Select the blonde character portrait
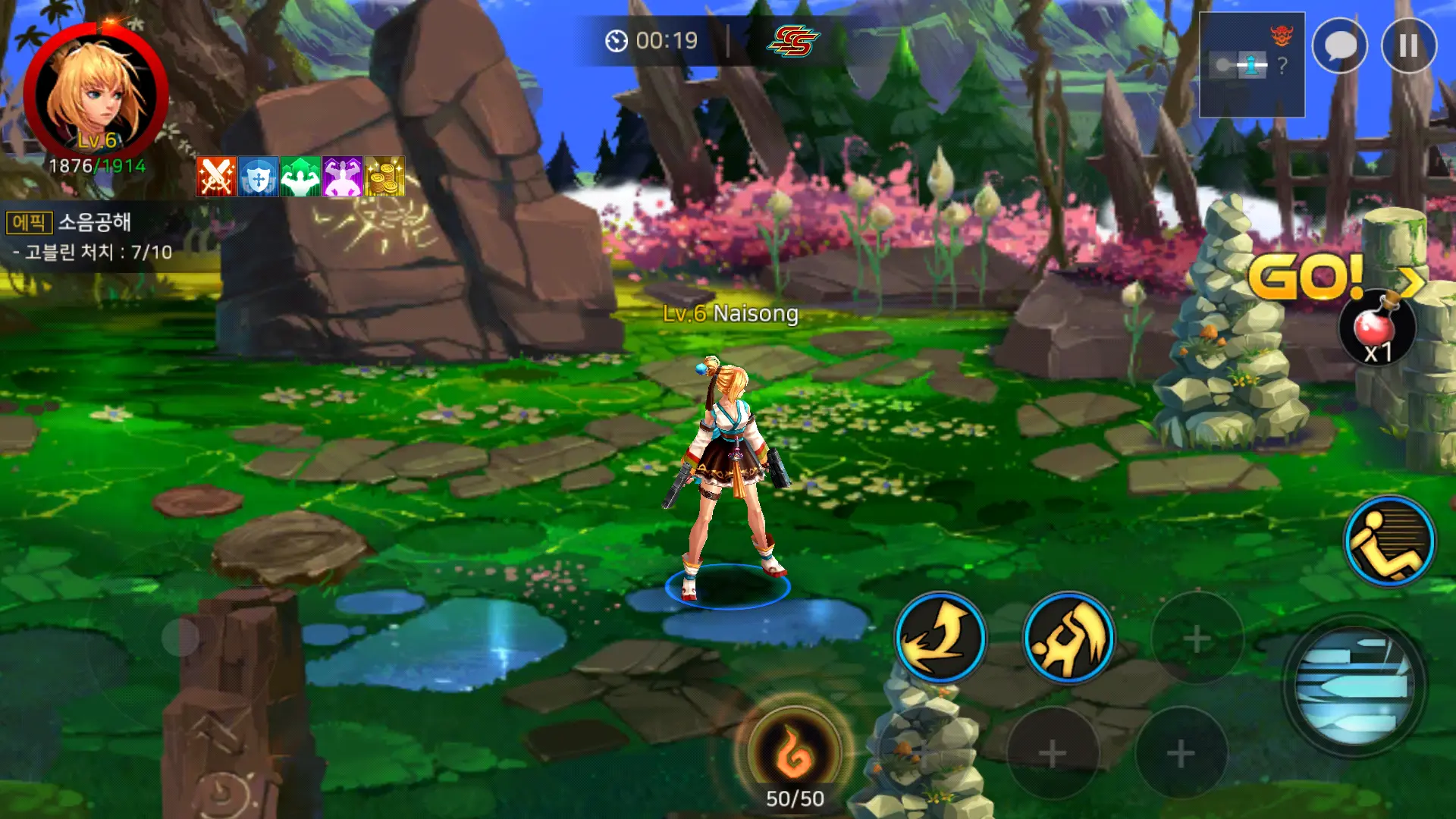The width and height of the screenshot is (1456, 819). pos(96,94)
